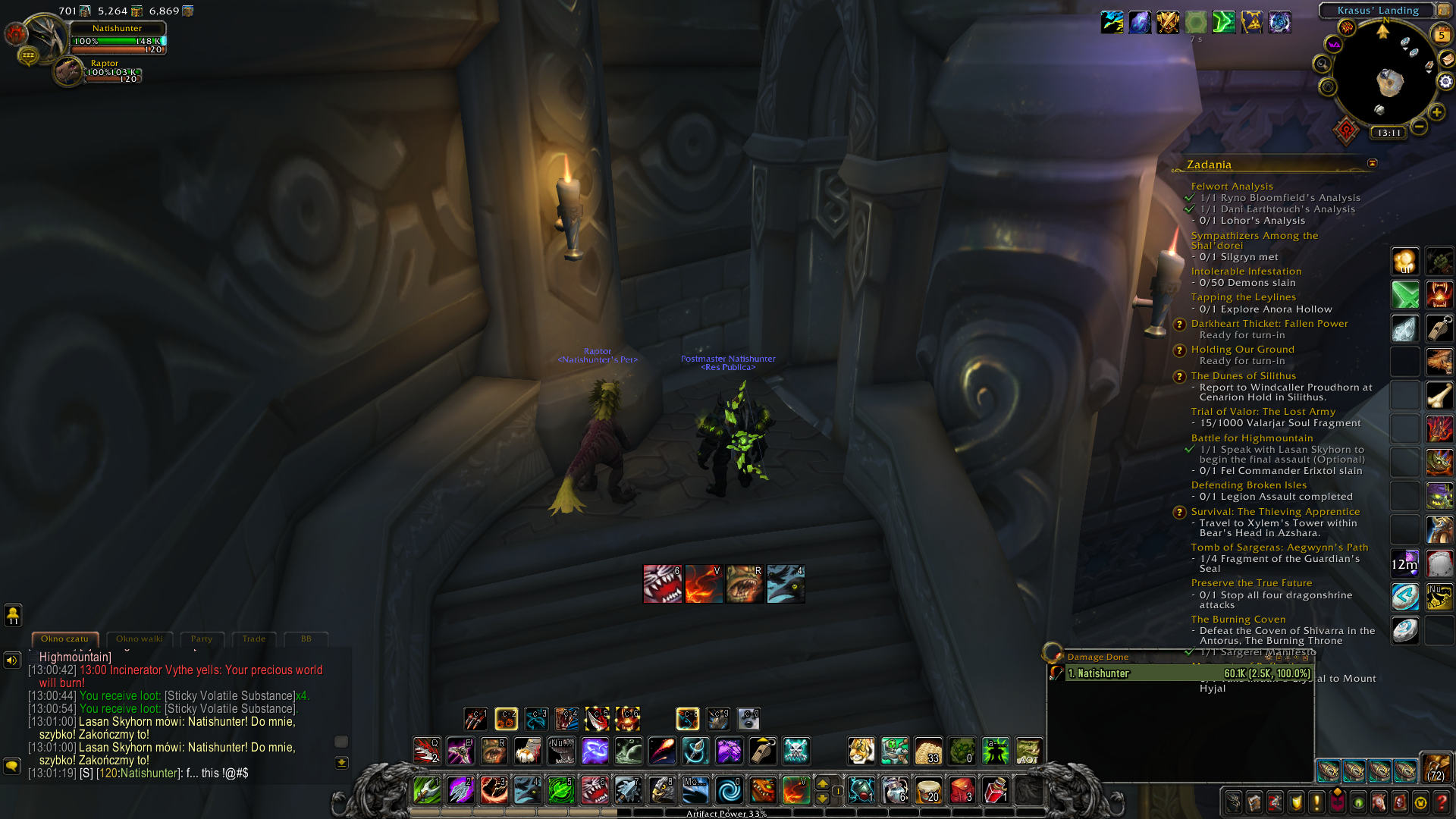Image resolution: width=1456 pixels, height=819 pixels.
Task: Click the minimap tracking magnifier button
Action: 1323,64
